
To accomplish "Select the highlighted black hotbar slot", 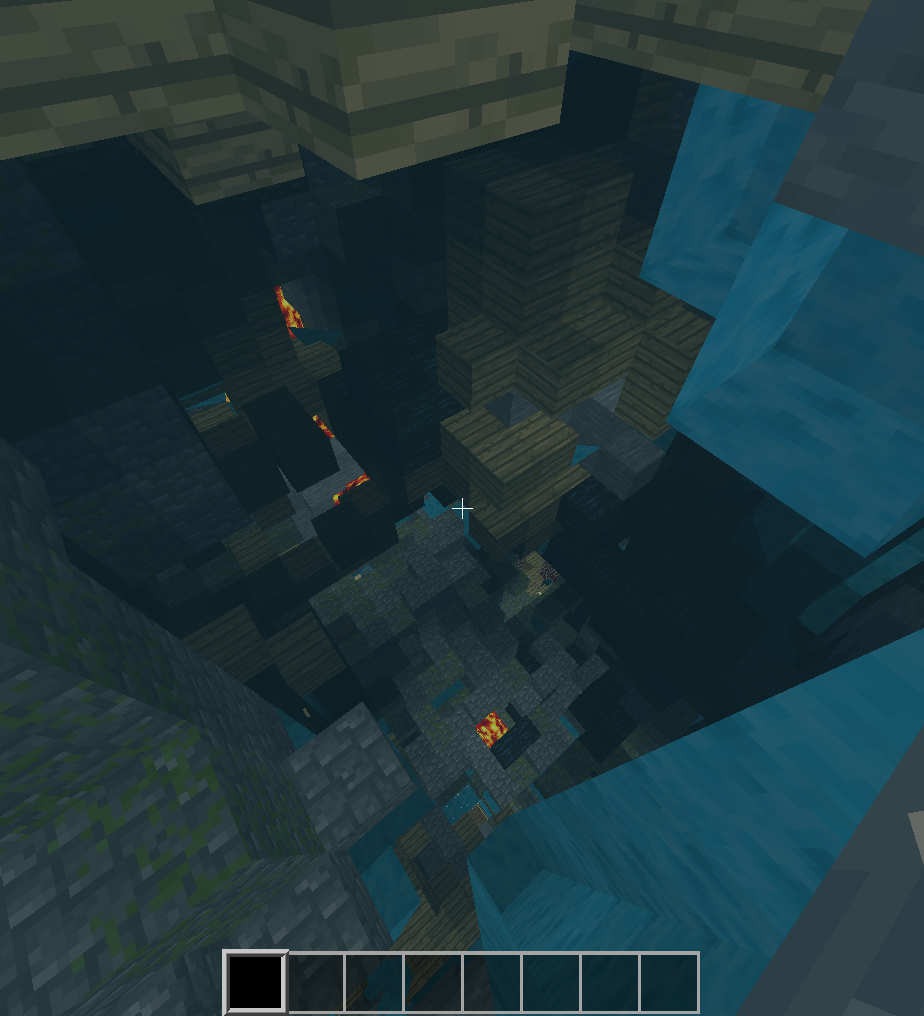I will 256,982.
